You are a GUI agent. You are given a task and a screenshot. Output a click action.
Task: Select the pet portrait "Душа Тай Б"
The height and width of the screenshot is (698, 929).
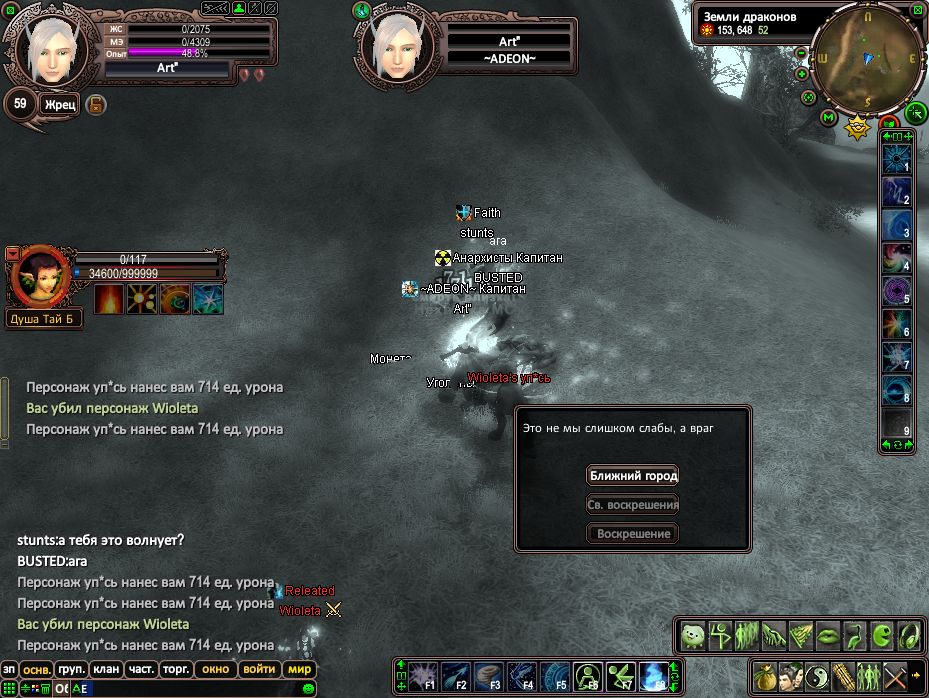coord(38,273)
